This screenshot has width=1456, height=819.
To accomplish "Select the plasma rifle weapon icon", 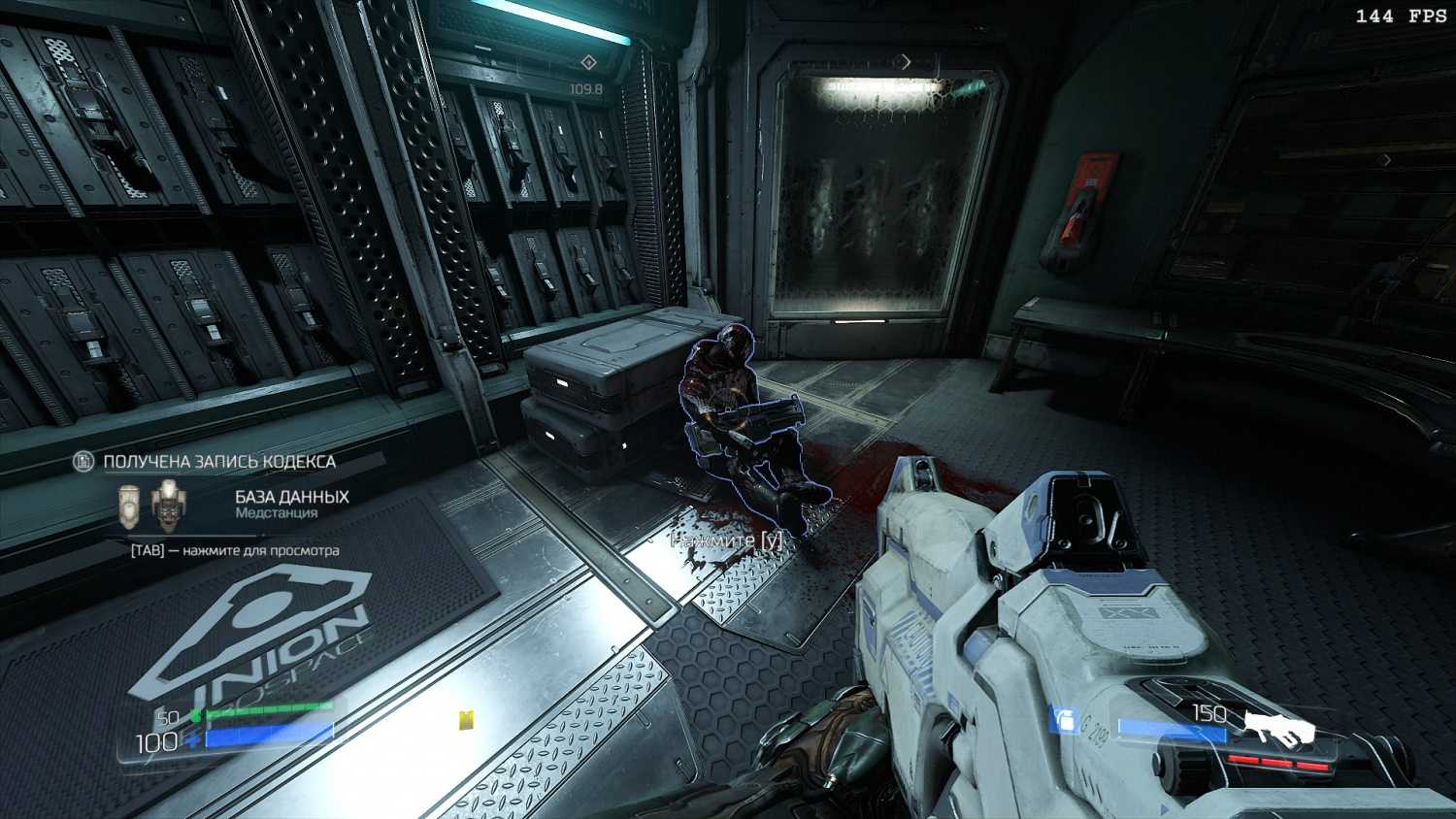I will (x=1278, y=727).
